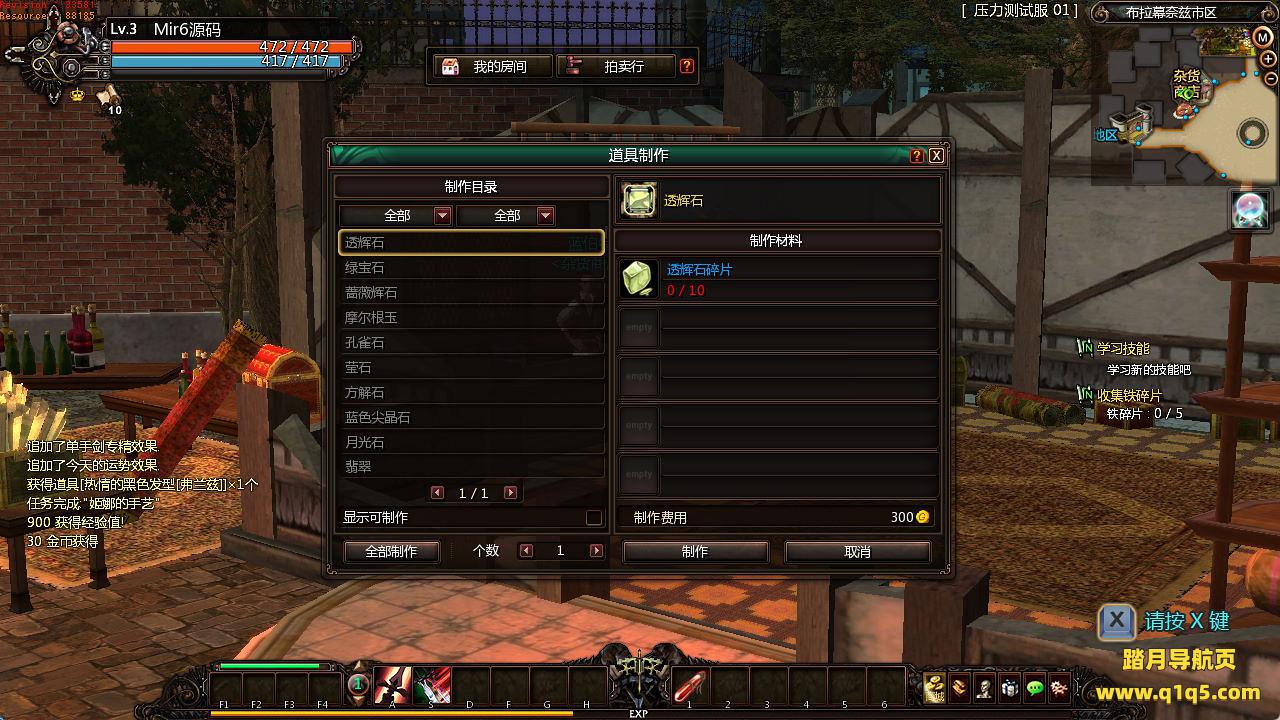
Task: Open the minimap with the M button
Action: [x=1263, y=37]
